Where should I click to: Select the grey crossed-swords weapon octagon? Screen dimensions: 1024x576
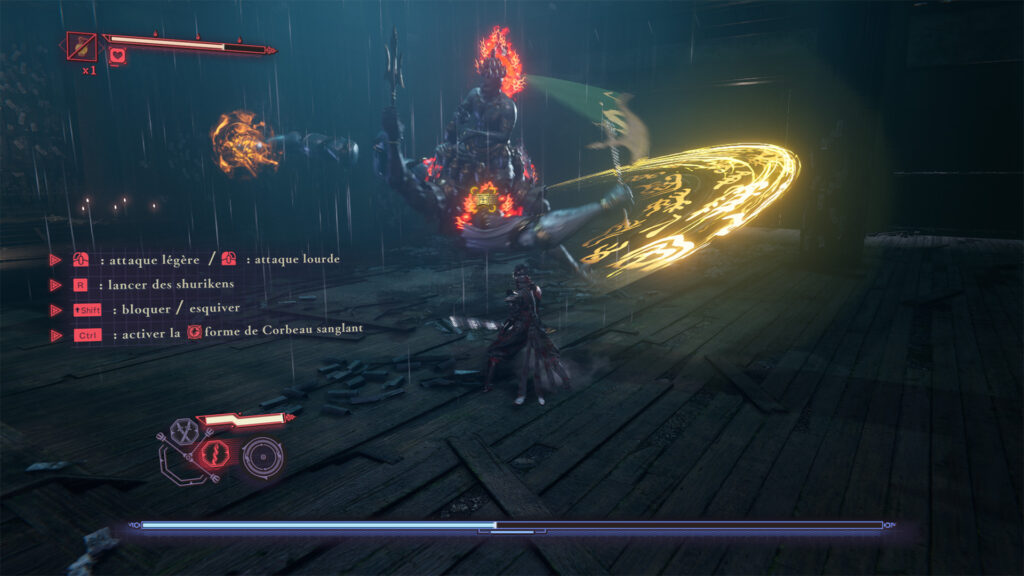pyautogui.click(x=185, y=432)
